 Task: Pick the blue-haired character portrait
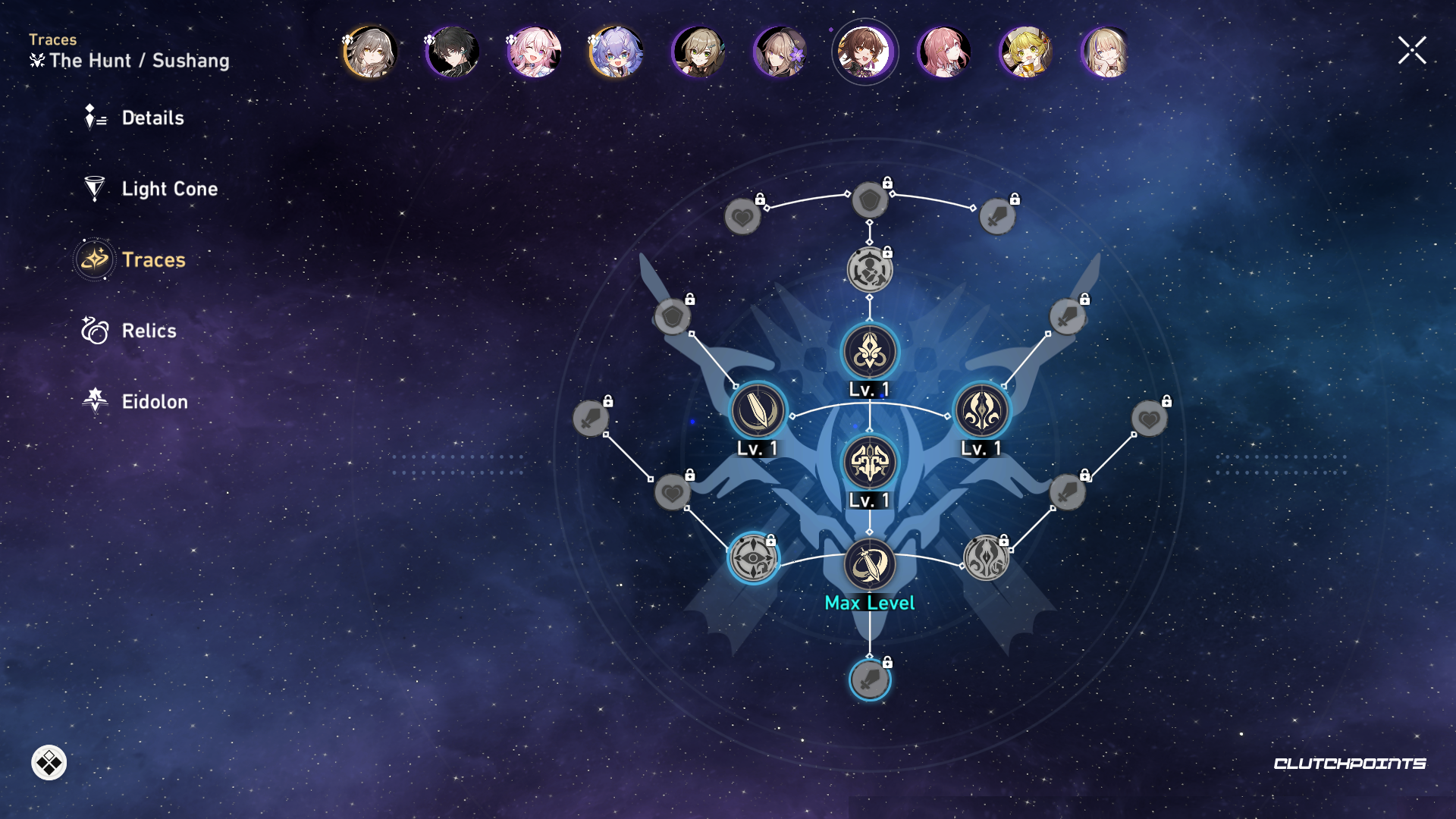(616, 52)
